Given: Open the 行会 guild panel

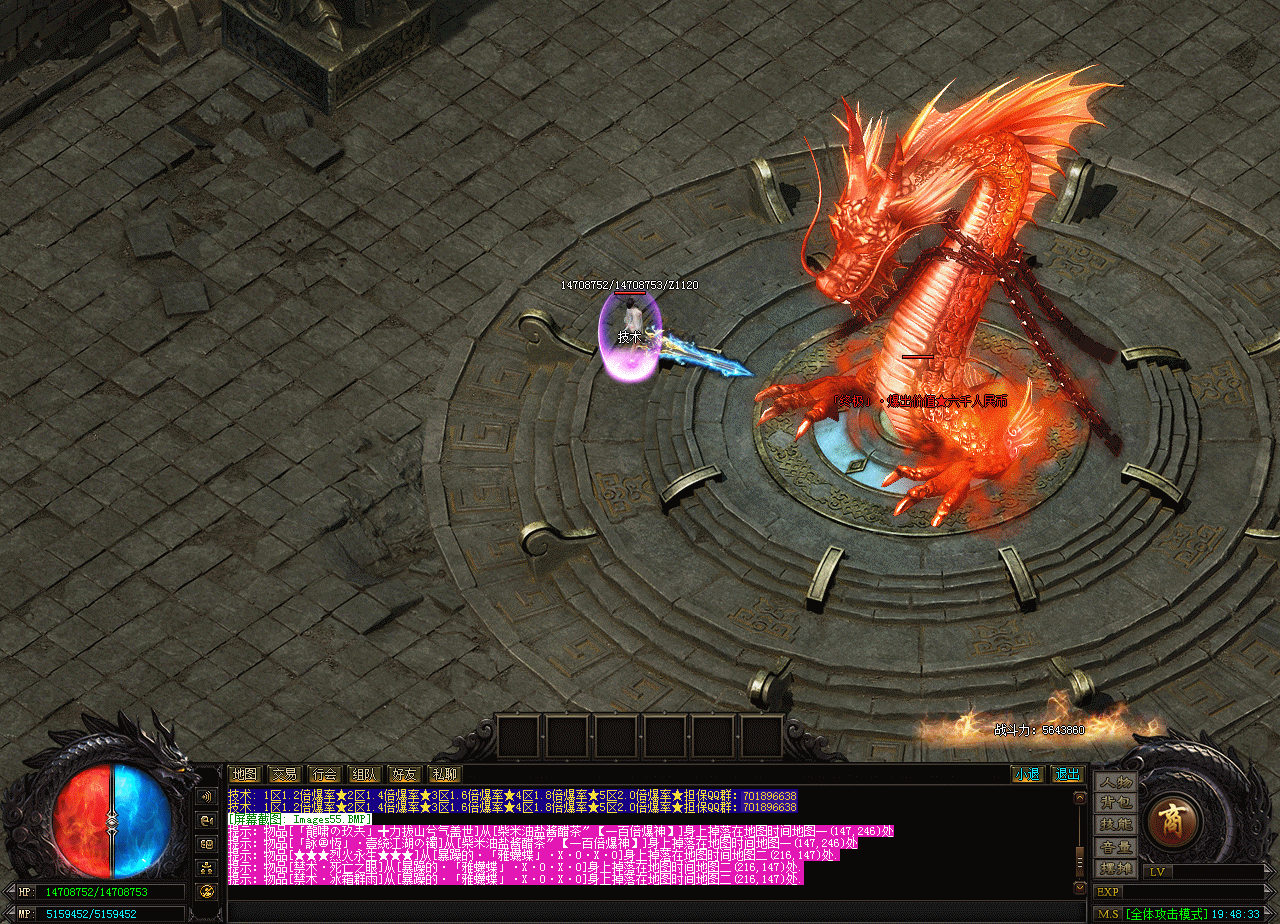Looking at the screenshot, I should point(324,774).
